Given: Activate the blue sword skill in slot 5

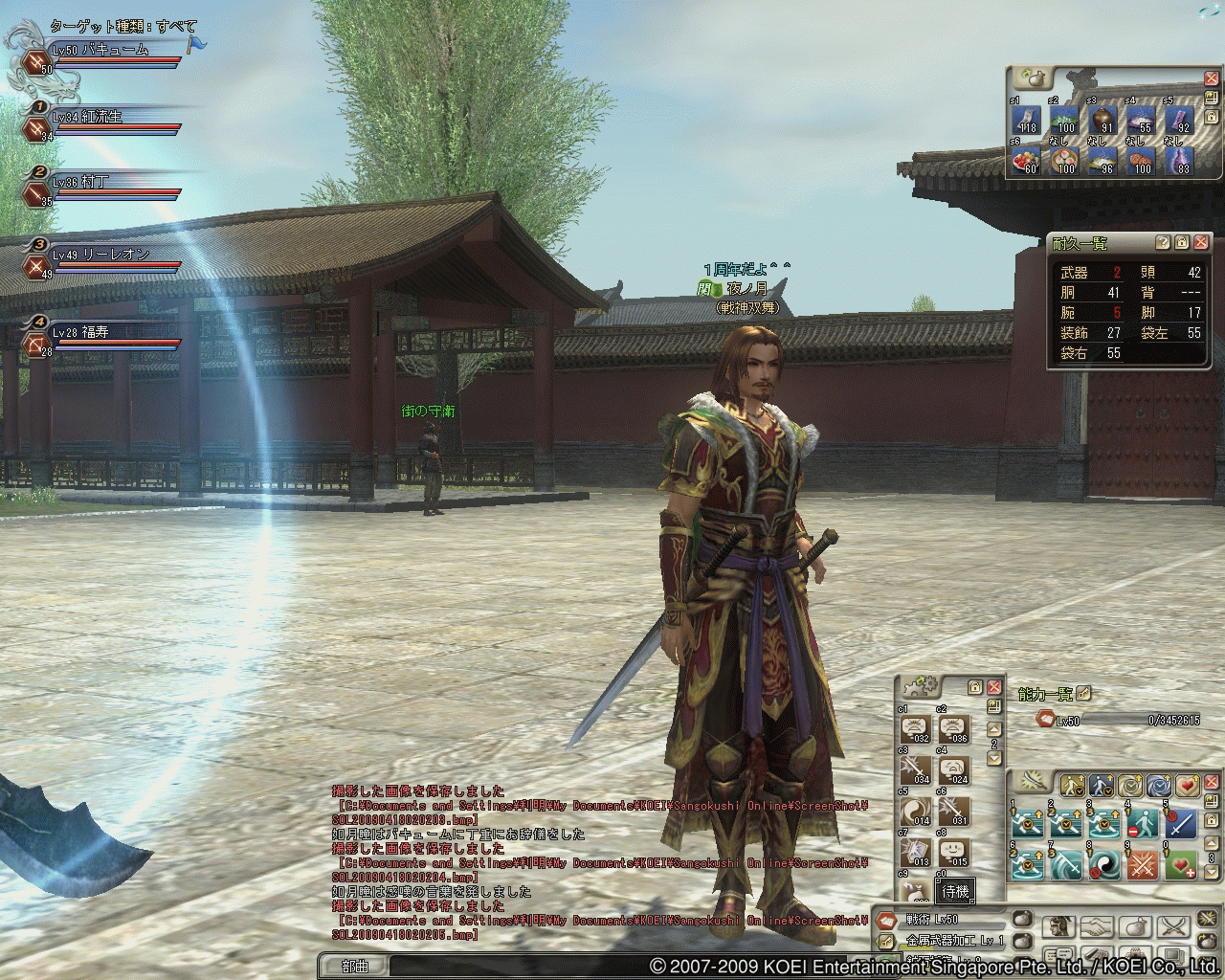Looking at the screenshot, I should 1181,824.
